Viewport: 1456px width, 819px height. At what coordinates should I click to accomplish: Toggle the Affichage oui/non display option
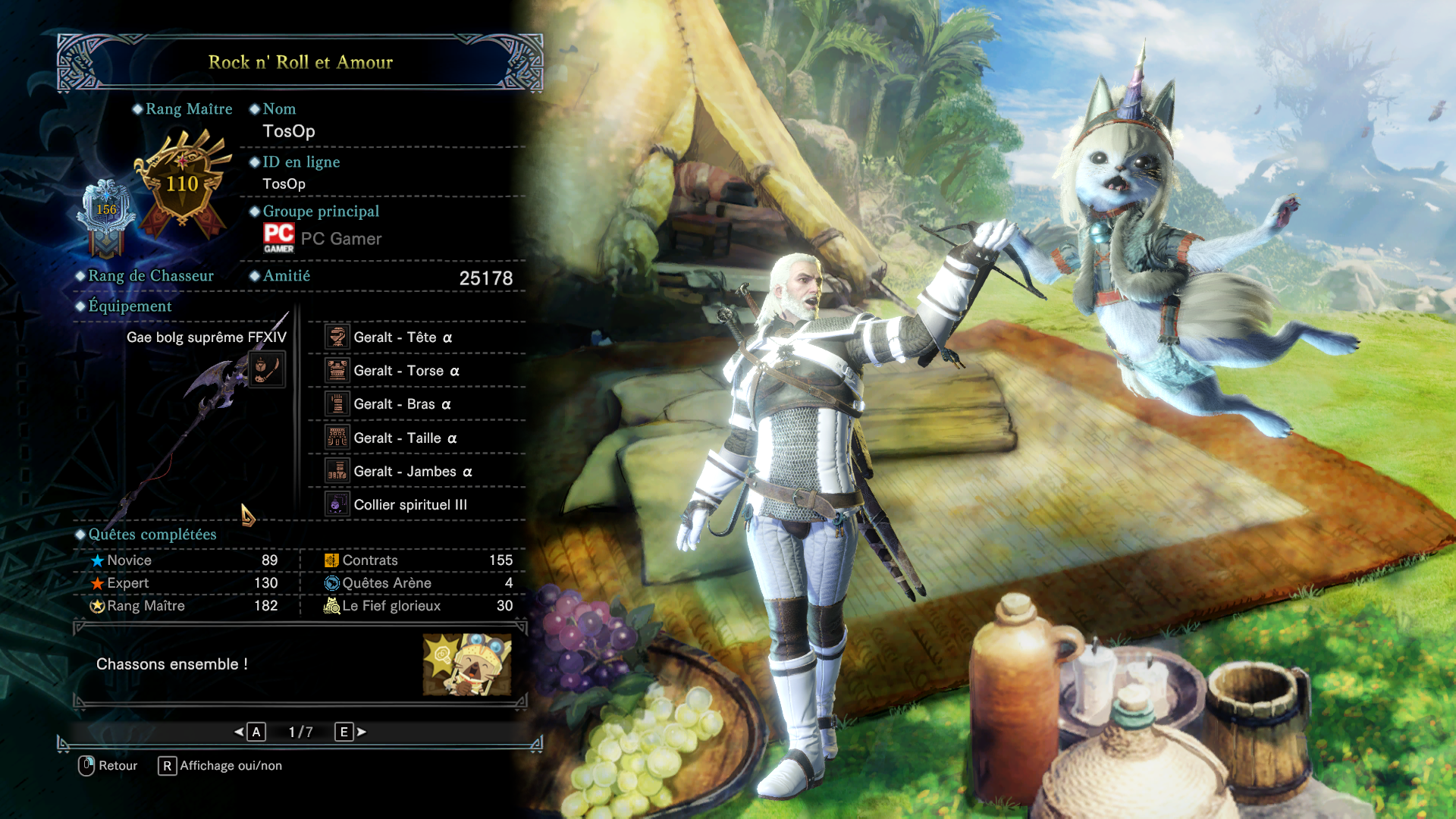pos(220,766)
